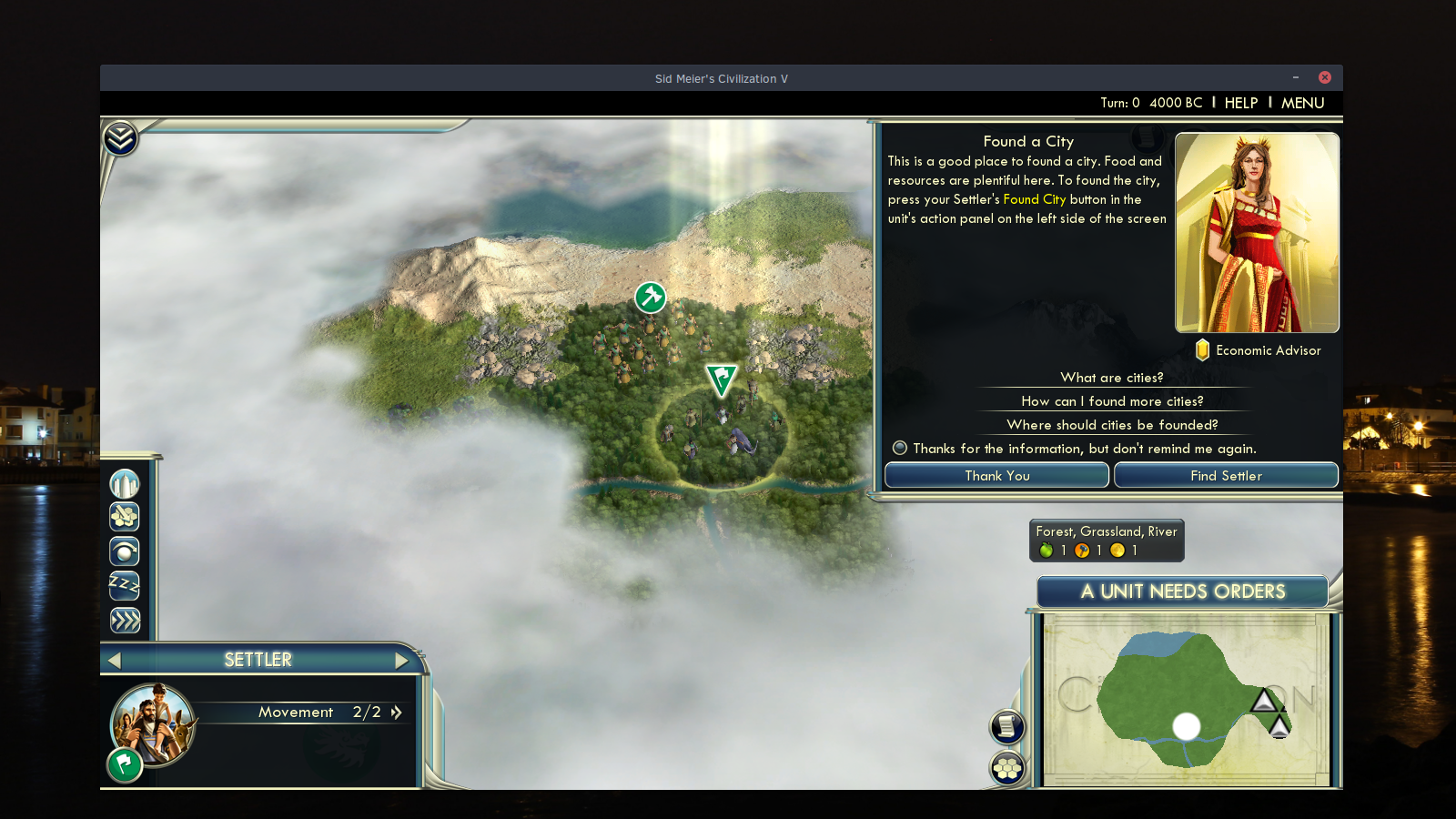Close the Civilization V window
Image resolution: width=1456 pixels, height=819 pixels.
[x=1325, y=78]
